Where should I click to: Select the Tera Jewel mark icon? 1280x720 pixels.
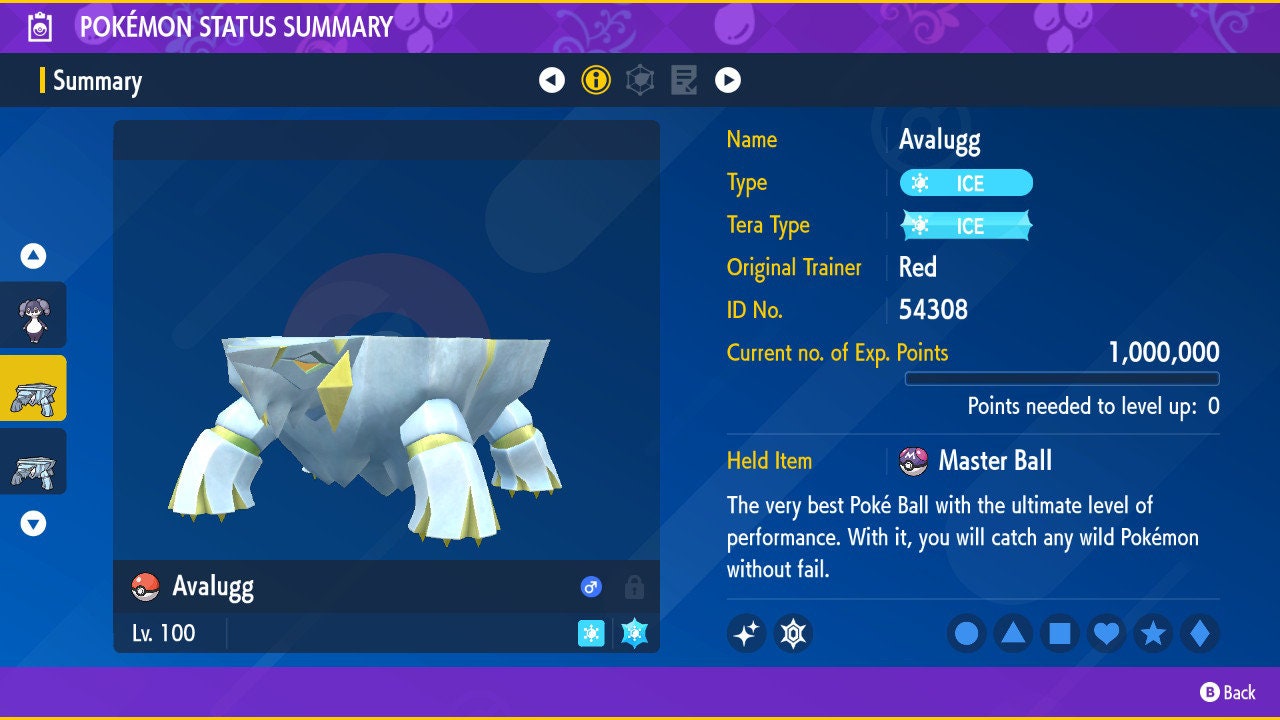[x=793, y=634]
